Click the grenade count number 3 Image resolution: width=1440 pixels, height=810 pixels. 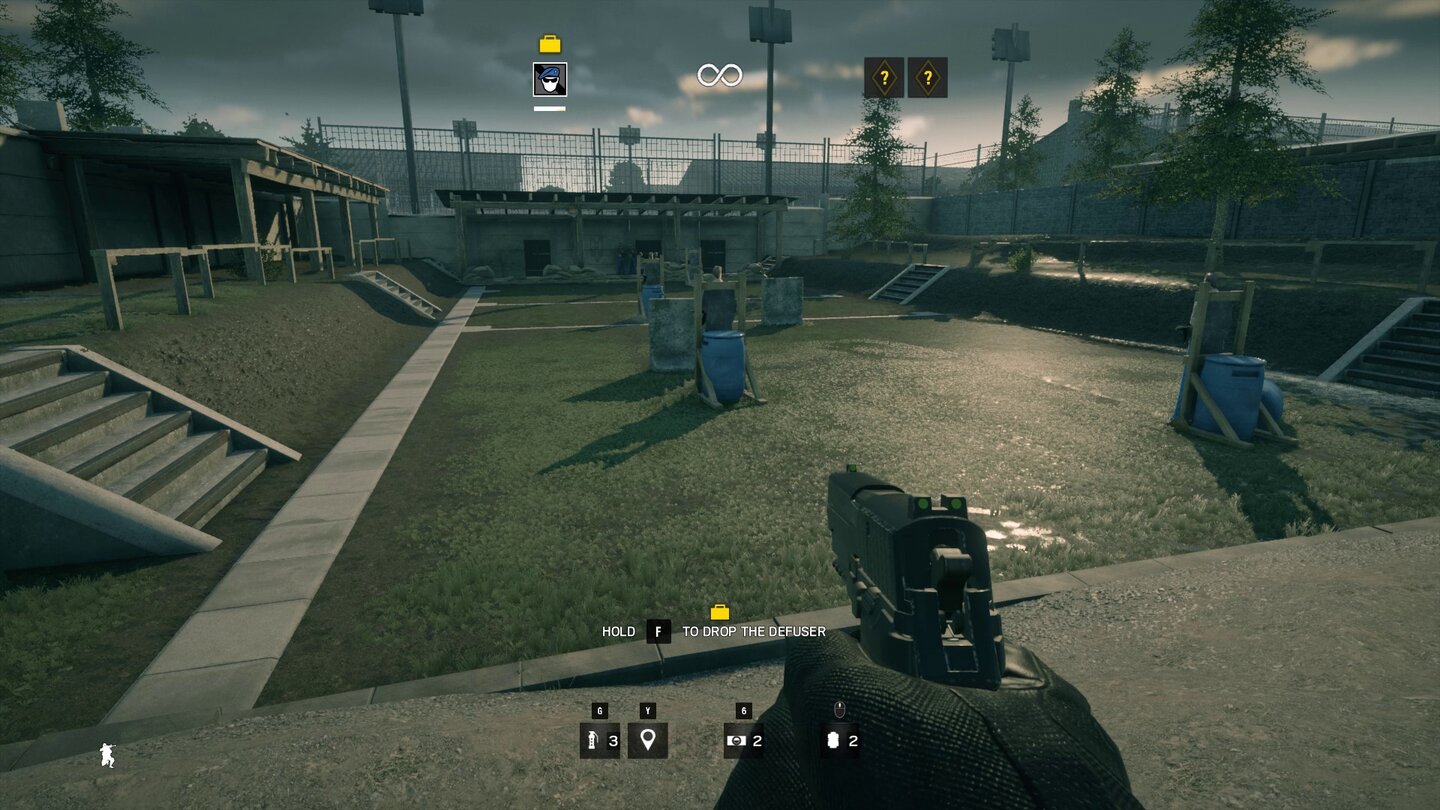tap(612, 742)
